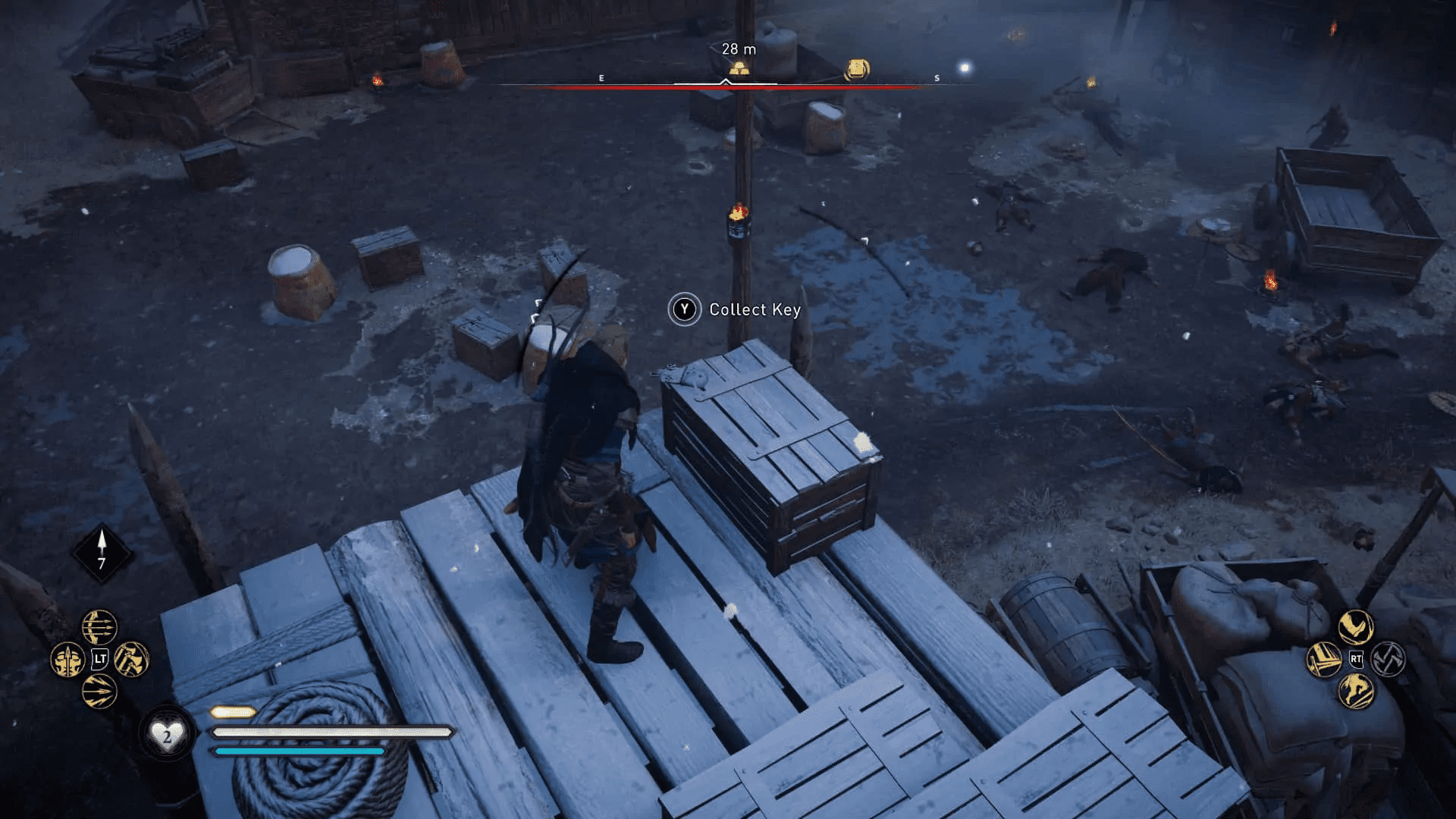Expand the gear wealth icon on the compass

tap(857, 68)
